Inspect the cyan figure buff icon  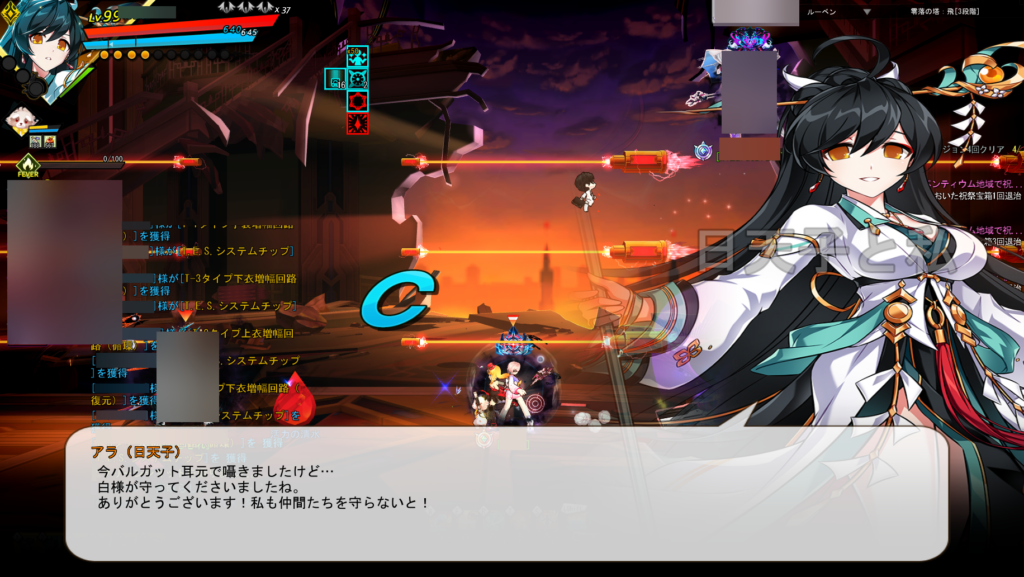[x=357, y=56]
